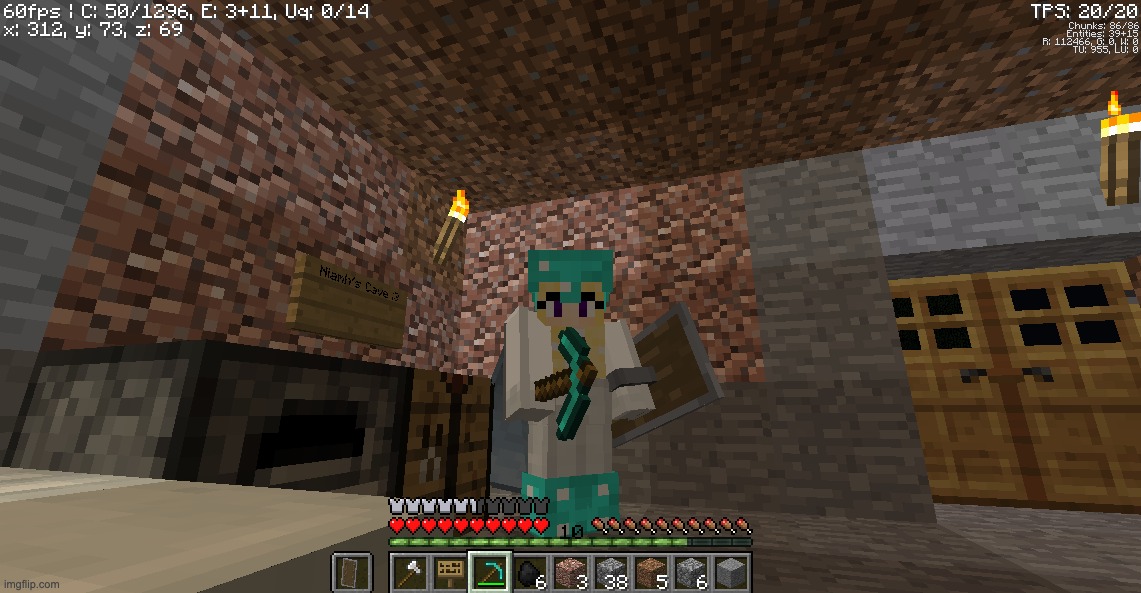
Task: Click the off-hand shield slot
Action: (x=351, y=573)
